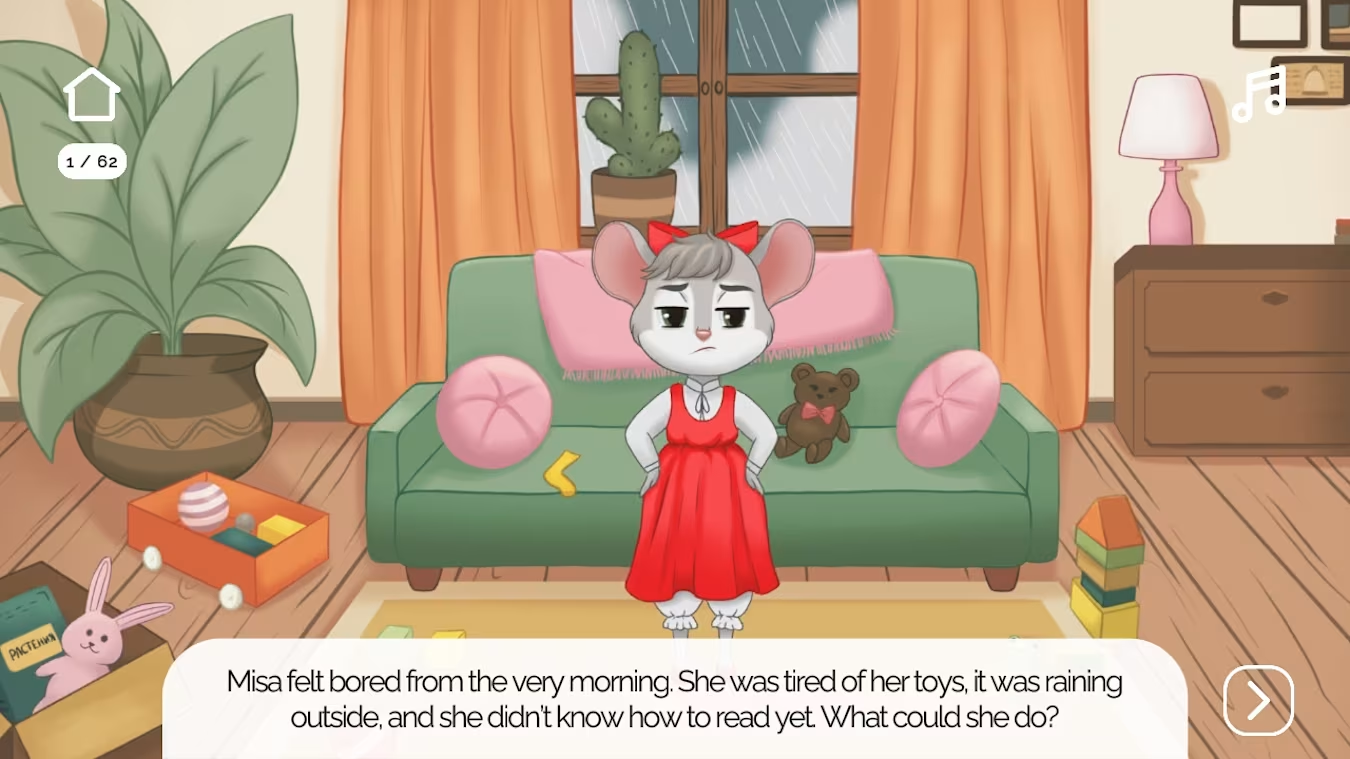This screenshot has width=1350, height=759.
Task: Advance to the next story page
Action: point(1258,700)
